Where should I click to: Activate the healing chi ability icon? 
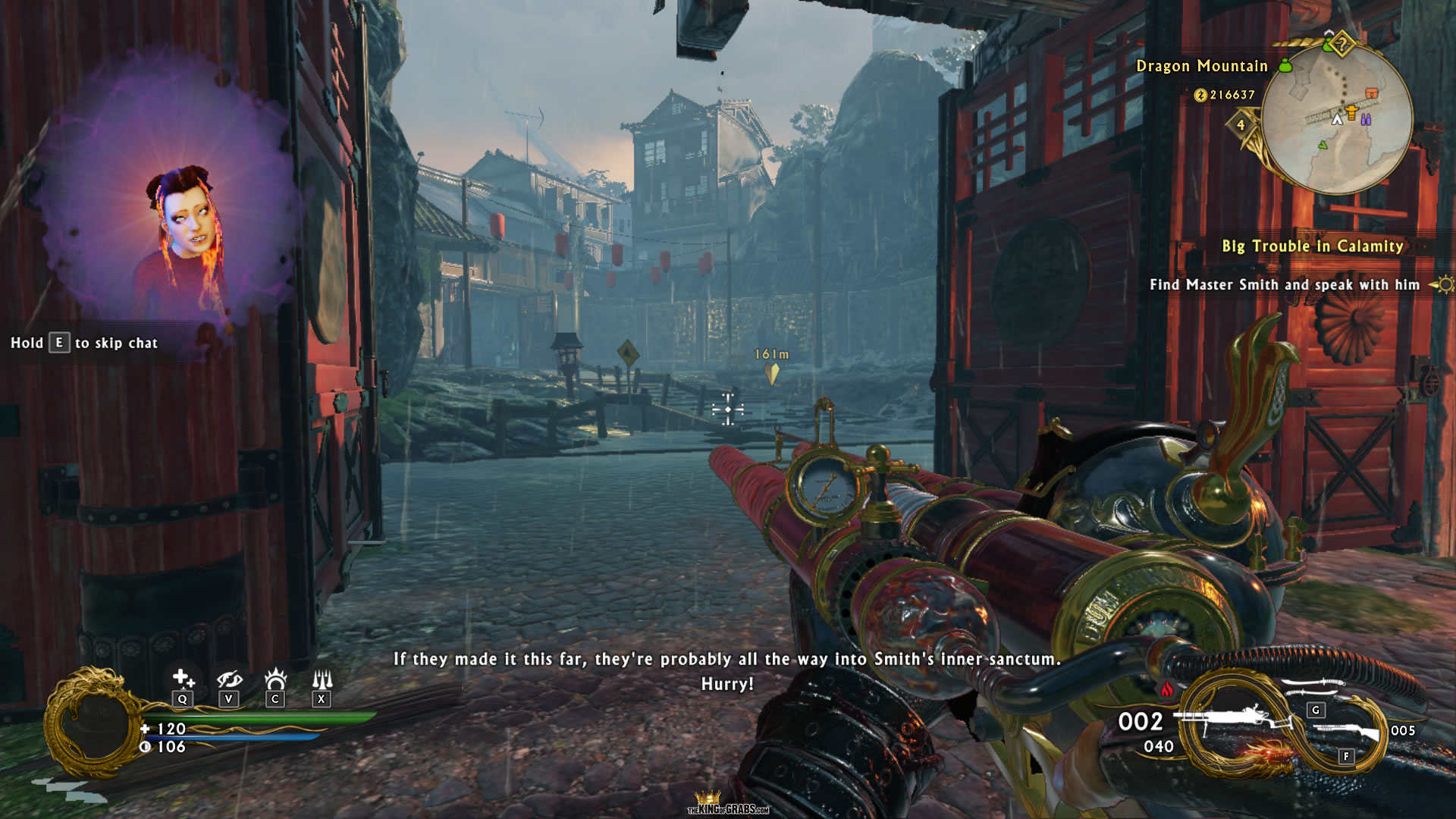point(182,678)
